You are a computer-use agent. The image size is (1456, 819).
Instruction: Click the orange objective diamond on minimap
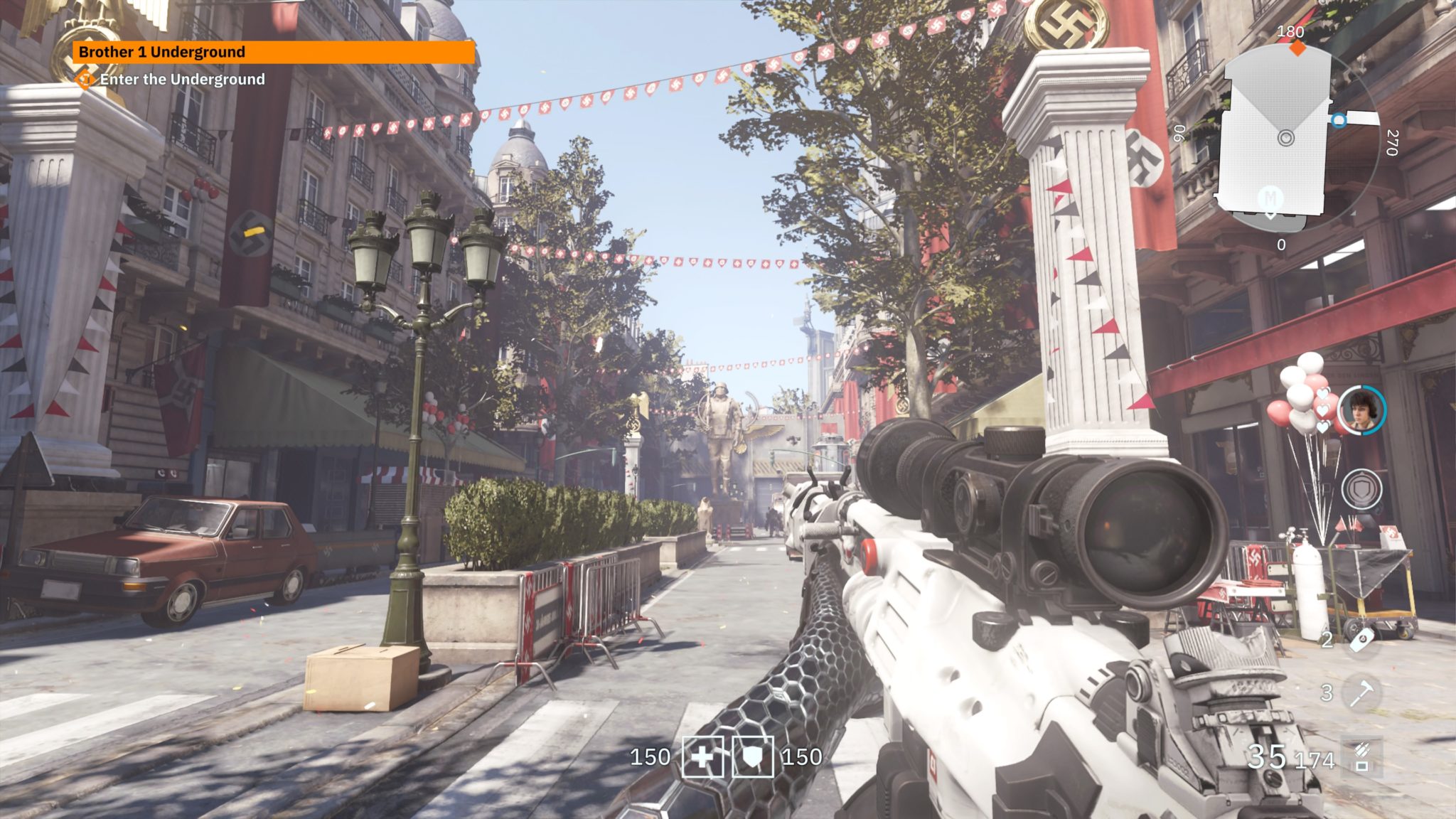pyautogui.click(x=1298, y=48)
